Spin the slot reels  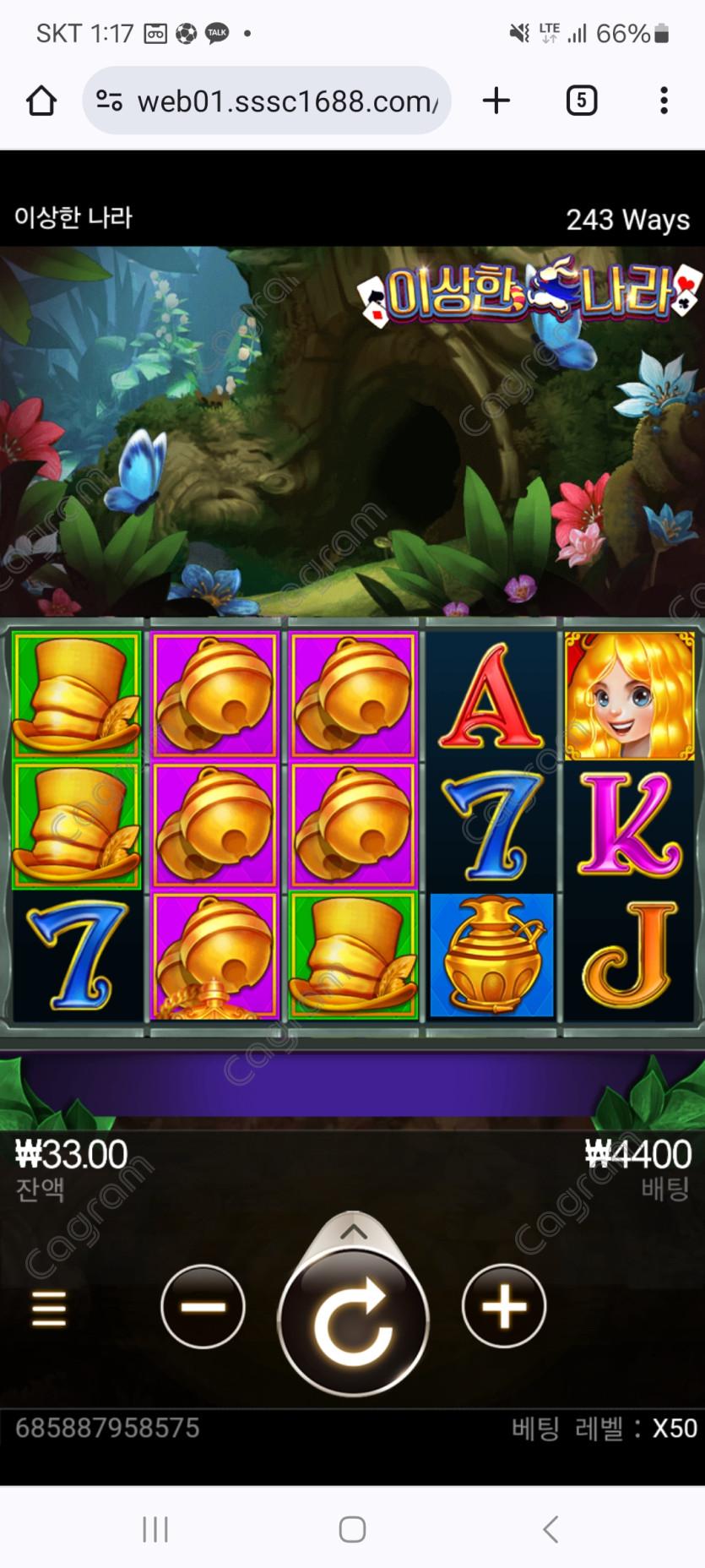[353, 1321]
